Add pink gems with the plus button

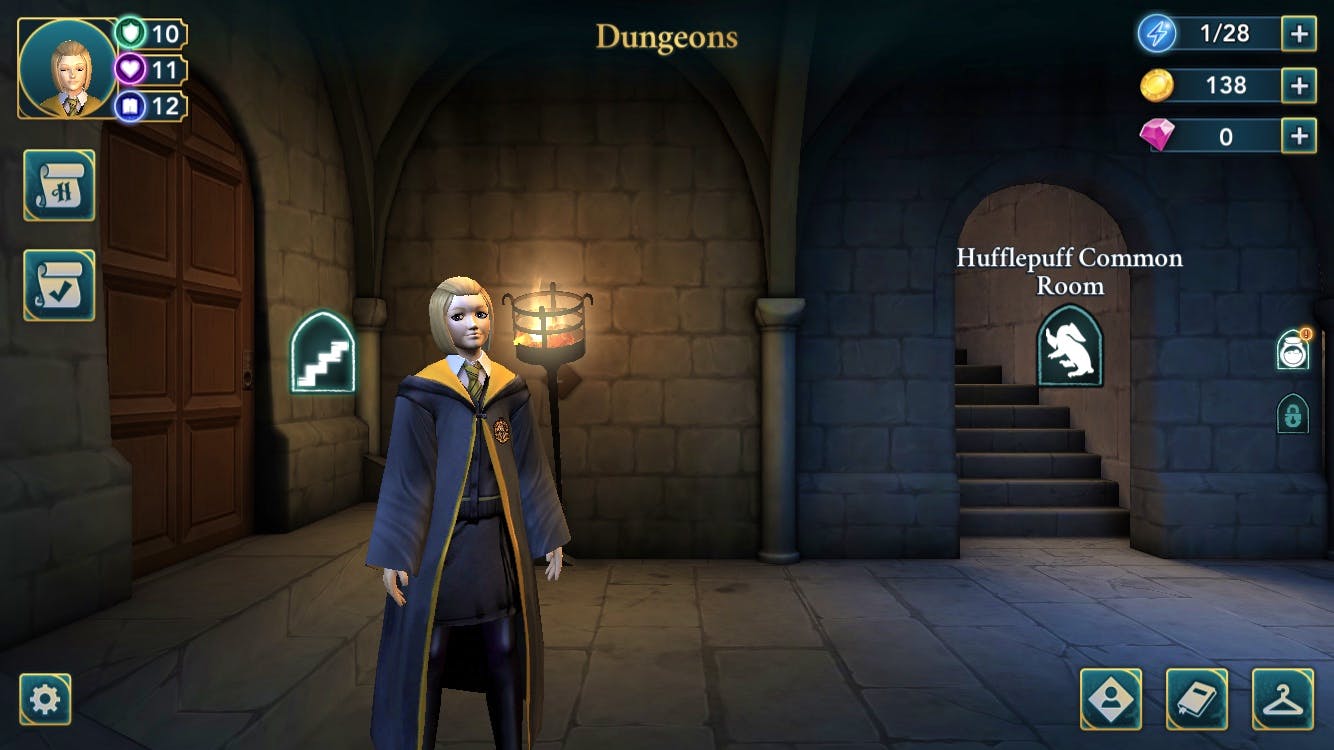(x=1299, y=136)
